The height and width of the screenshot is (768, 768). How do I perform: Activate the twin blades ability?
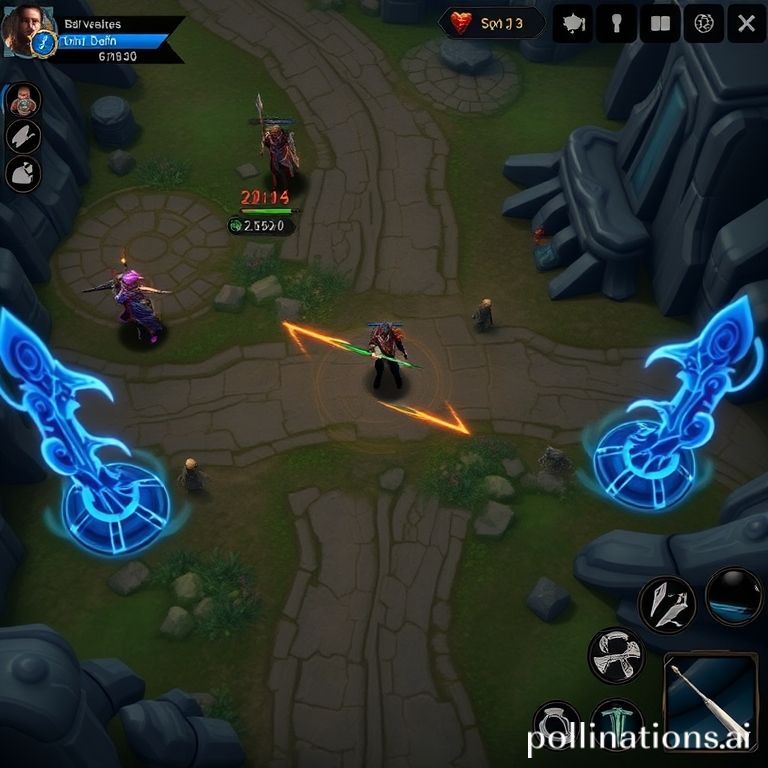[x=667, y=604]
